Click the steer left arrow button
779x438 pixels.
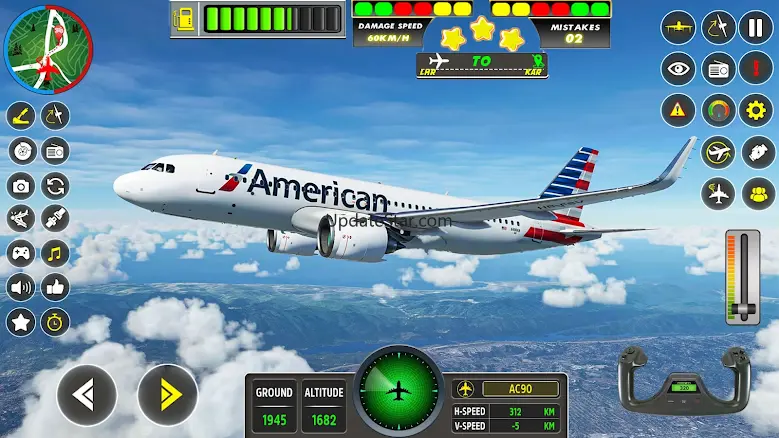click(87, 395)
